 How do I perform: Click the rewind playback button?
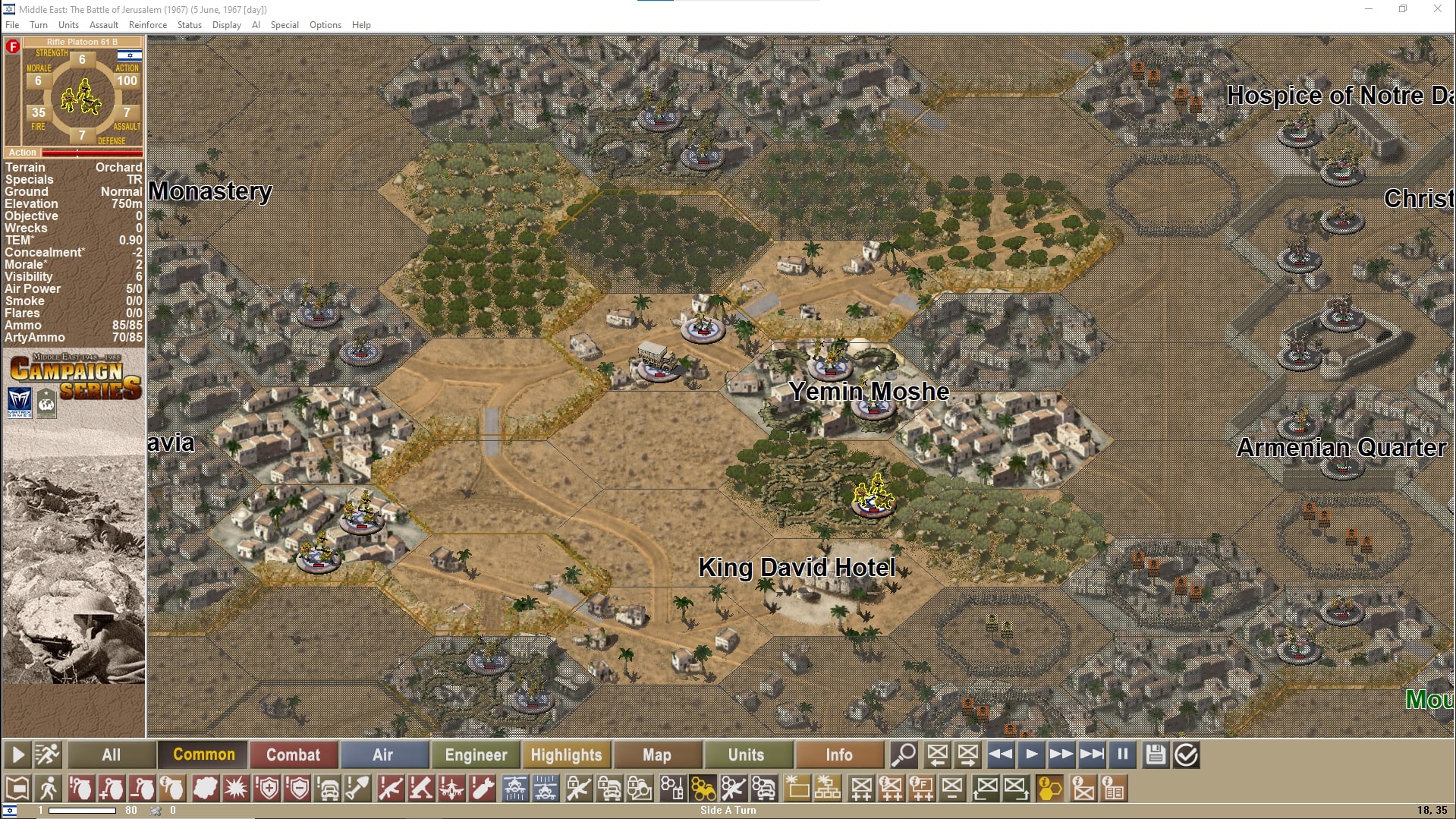pyautogui.click(x=1000, y=754)
